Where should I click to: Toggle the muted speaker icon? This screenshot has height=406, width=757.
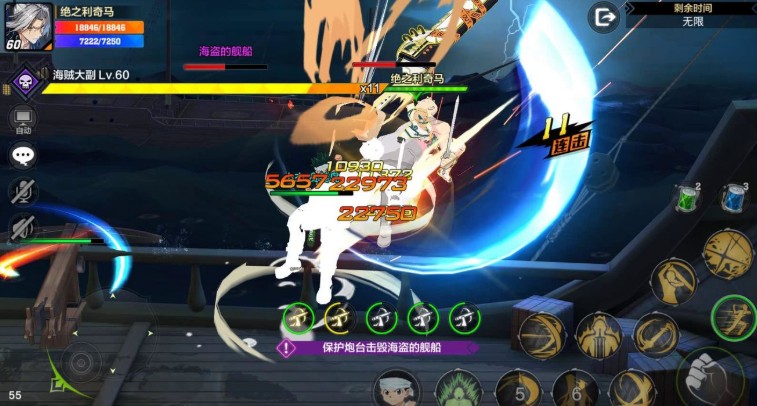coord(23,228)
